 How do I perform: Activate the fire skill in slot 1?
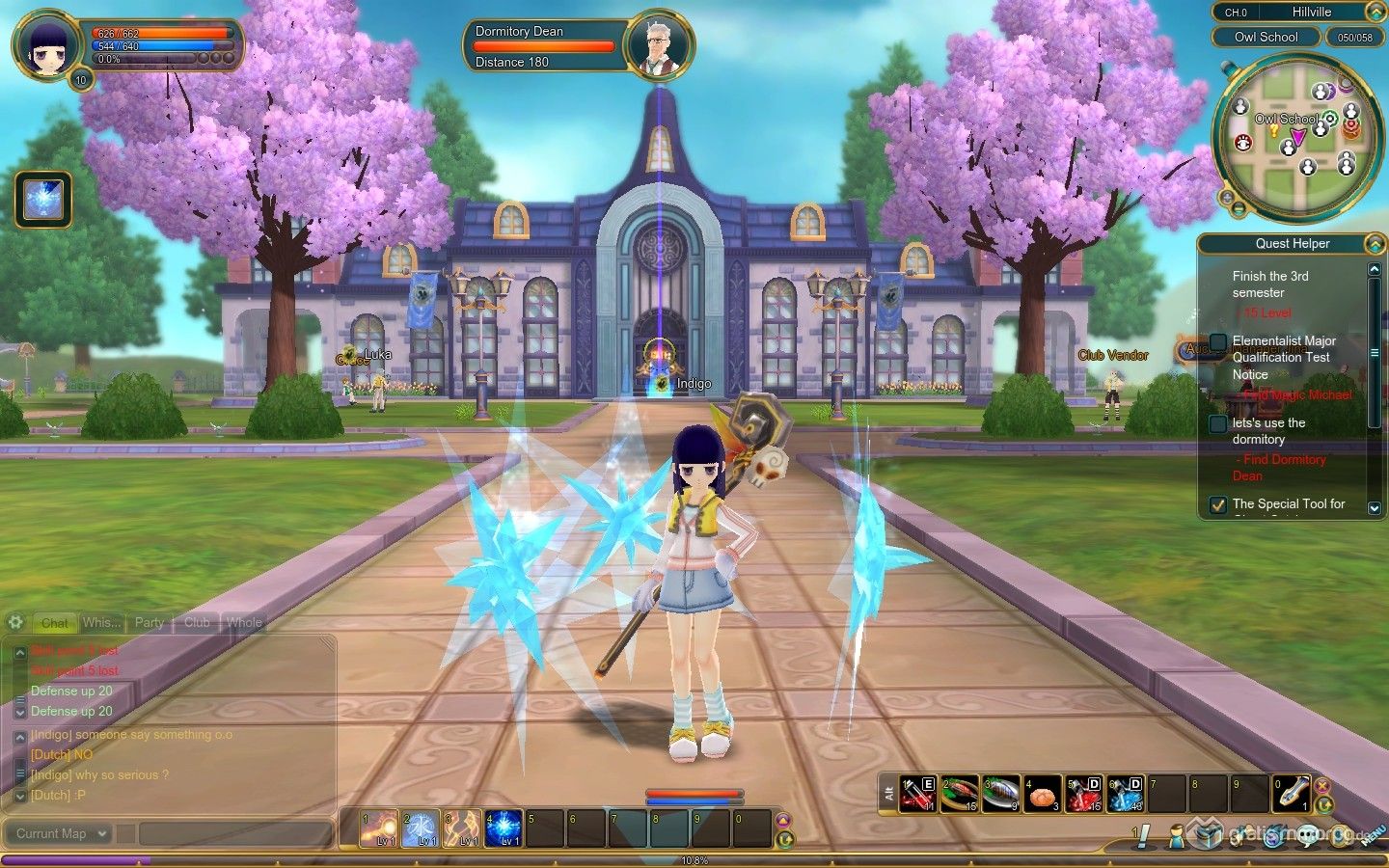(379, 829)
